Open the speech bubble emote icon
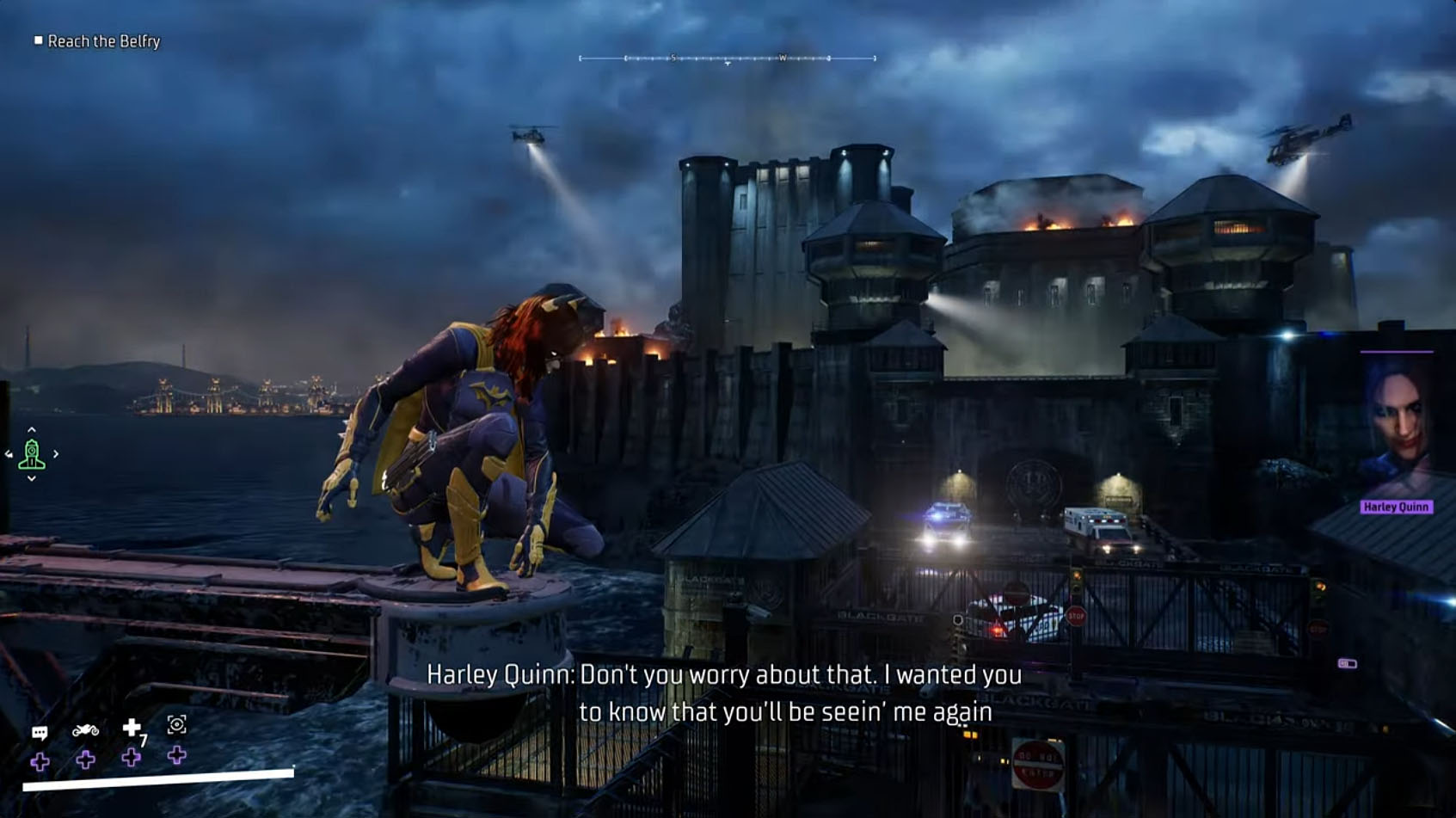This screenshot has height=818, width=1456. coord(40,733)
